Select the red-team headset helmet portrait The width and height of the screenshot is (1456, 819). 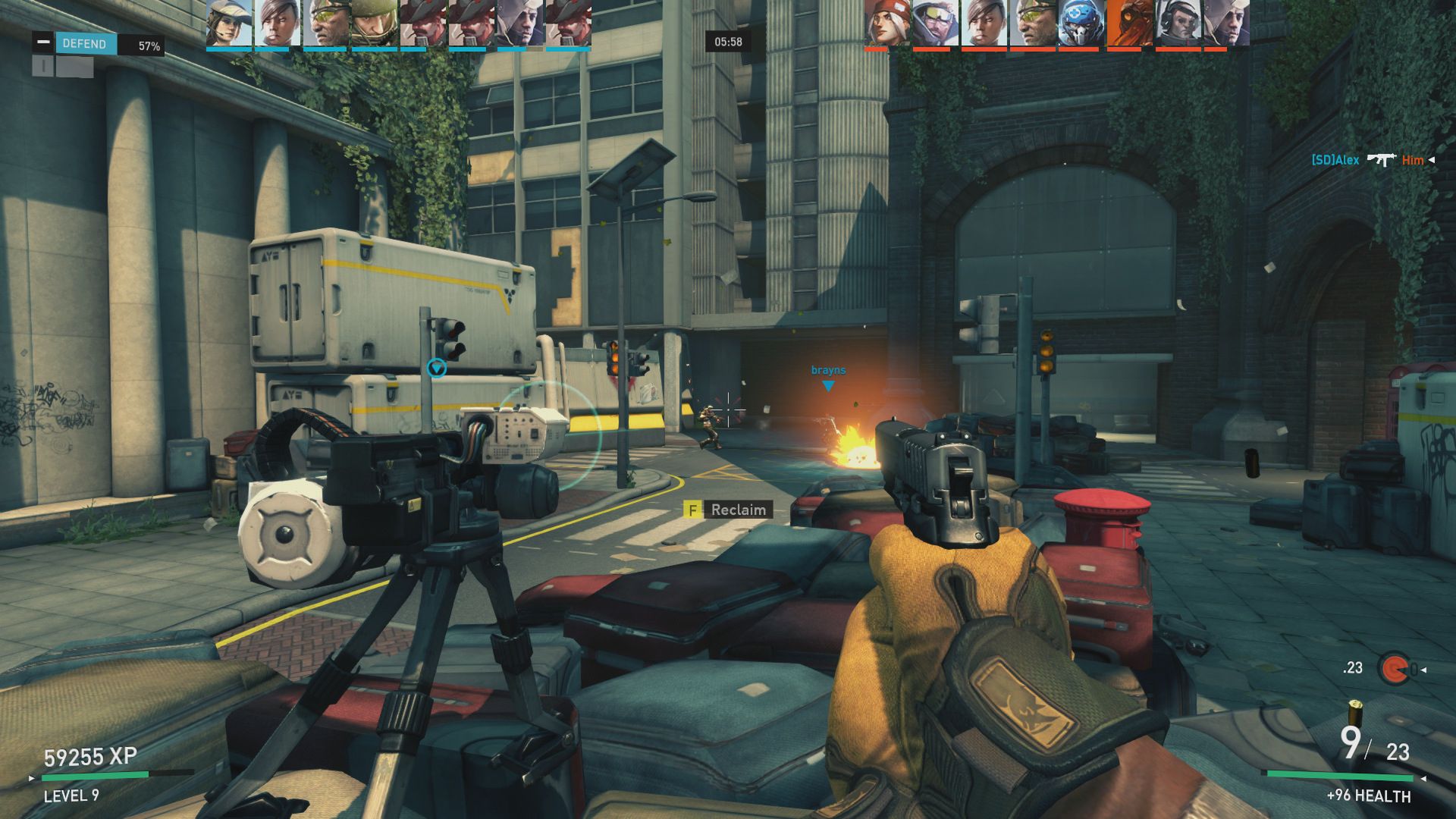pos(1178,24)
